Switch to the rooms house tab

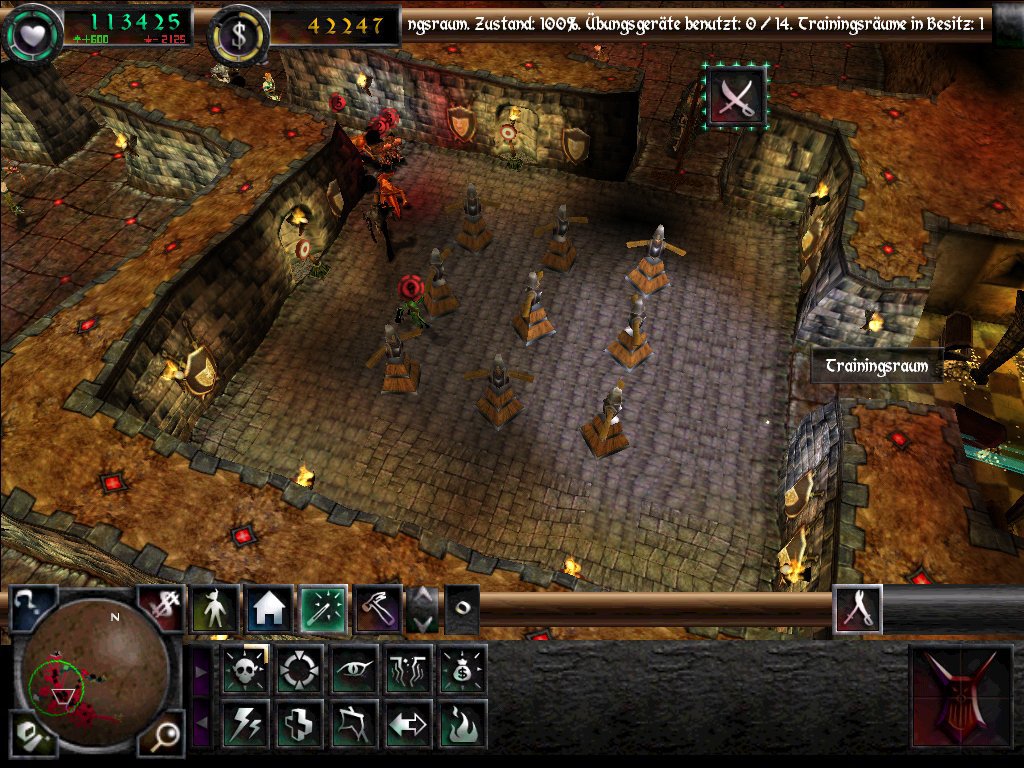(x=269, y=609)
